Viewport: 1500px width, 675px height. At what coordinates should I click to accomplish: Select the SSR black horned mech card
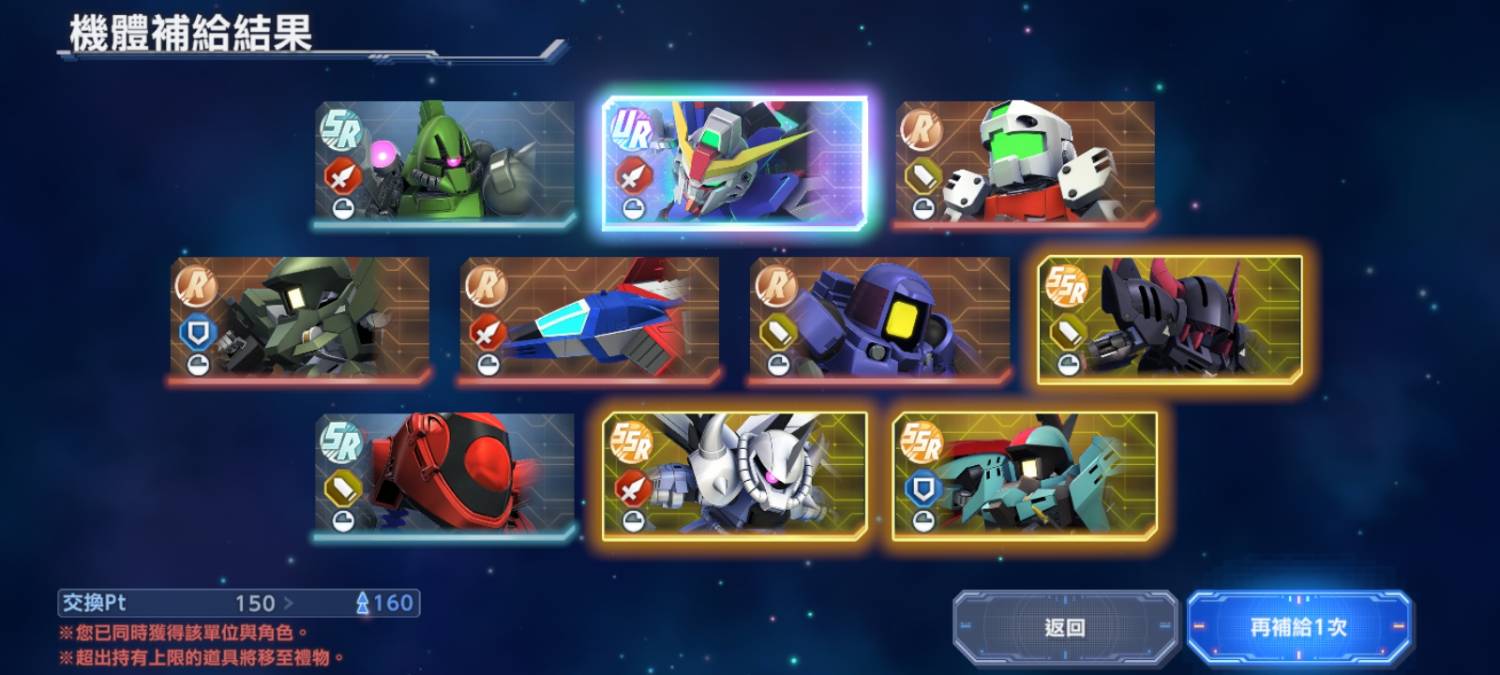click(x=1170, y=319)
